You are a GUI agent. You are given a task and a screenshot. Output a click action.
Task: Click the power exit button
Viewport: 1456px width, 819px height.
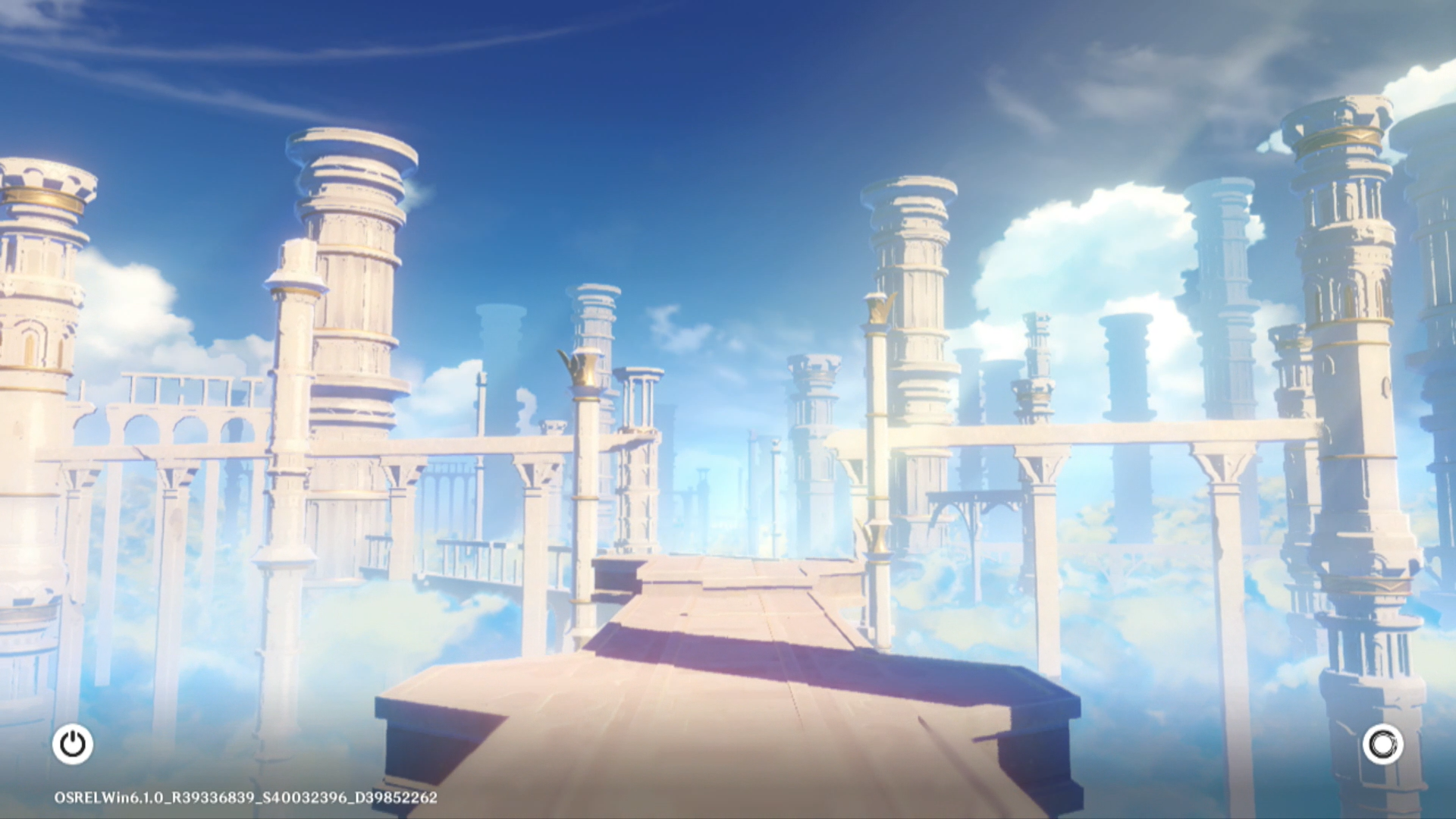point(73,744)
